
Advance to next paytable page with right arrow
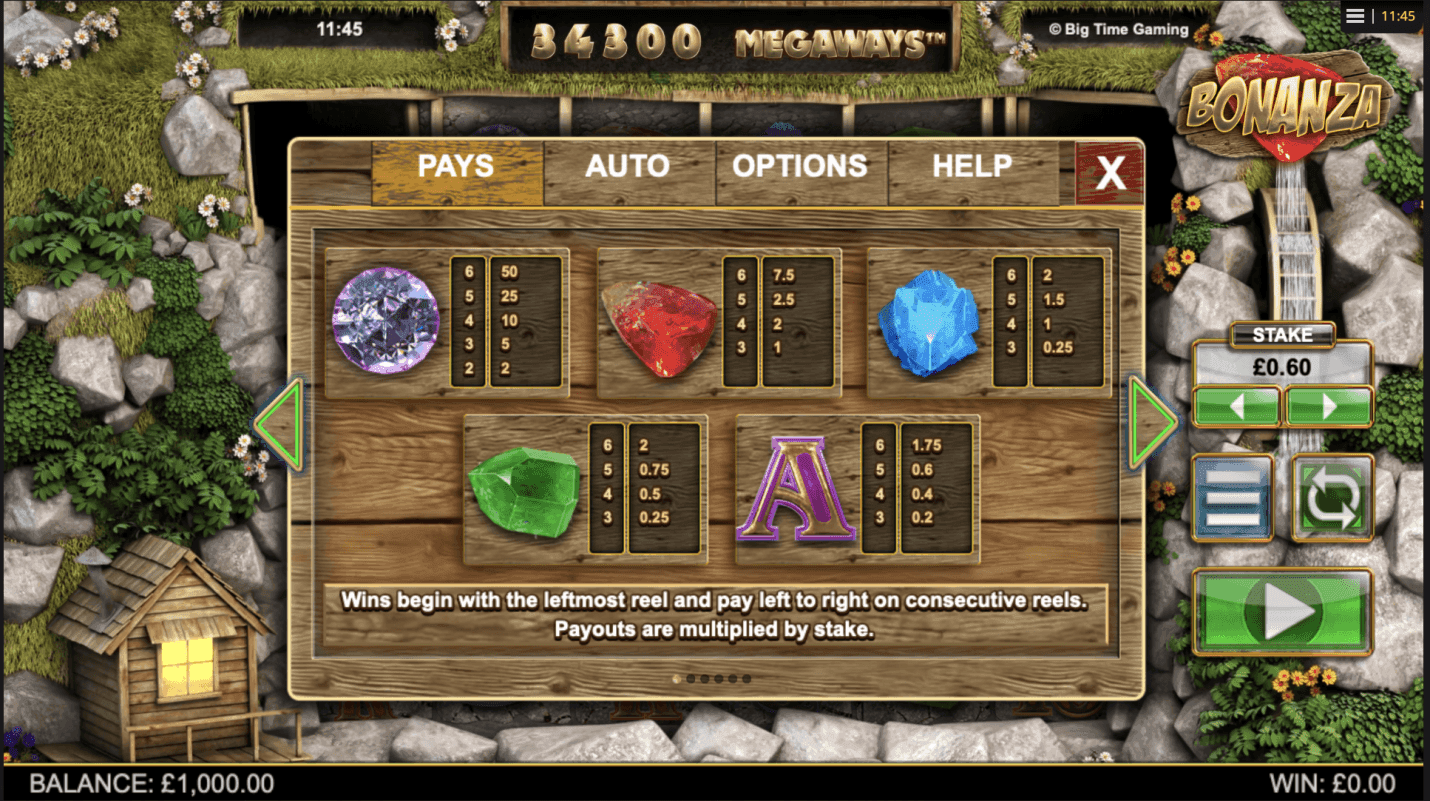tap(1150, 420)
